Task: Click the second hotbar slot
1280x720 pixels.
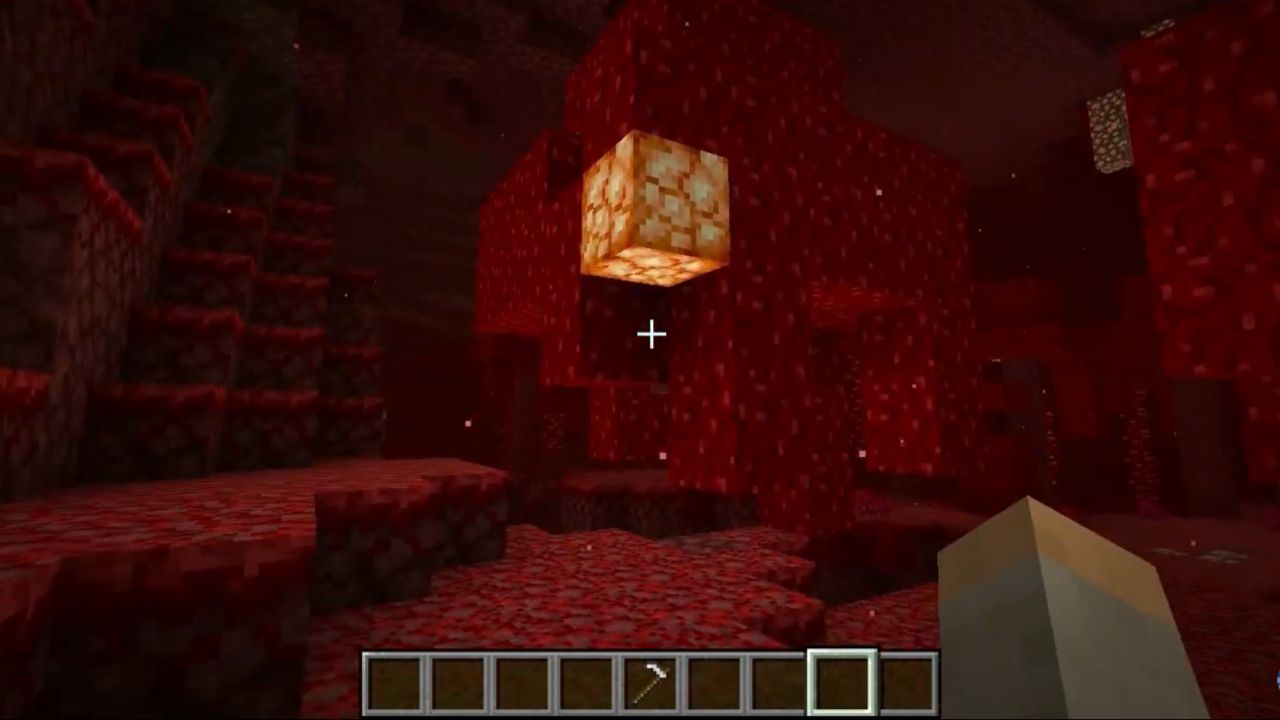Action: (458, 682)
